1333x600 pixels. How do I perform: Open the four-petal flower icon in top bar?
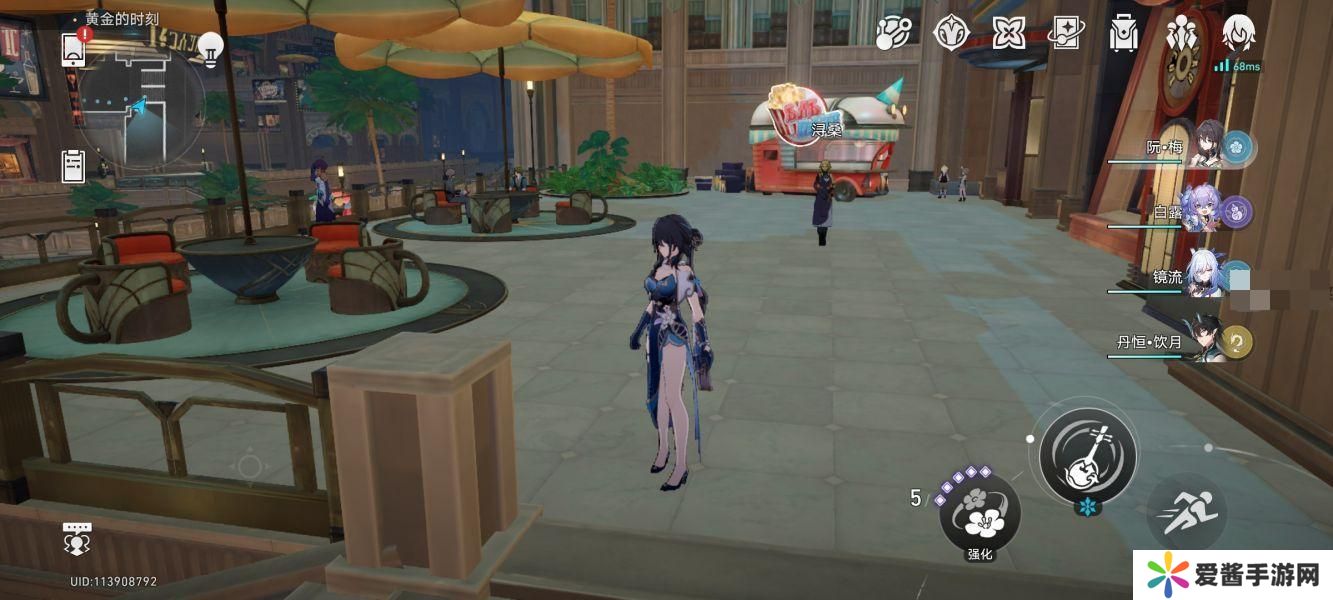pyautogui.click(x=1008, y=34)
